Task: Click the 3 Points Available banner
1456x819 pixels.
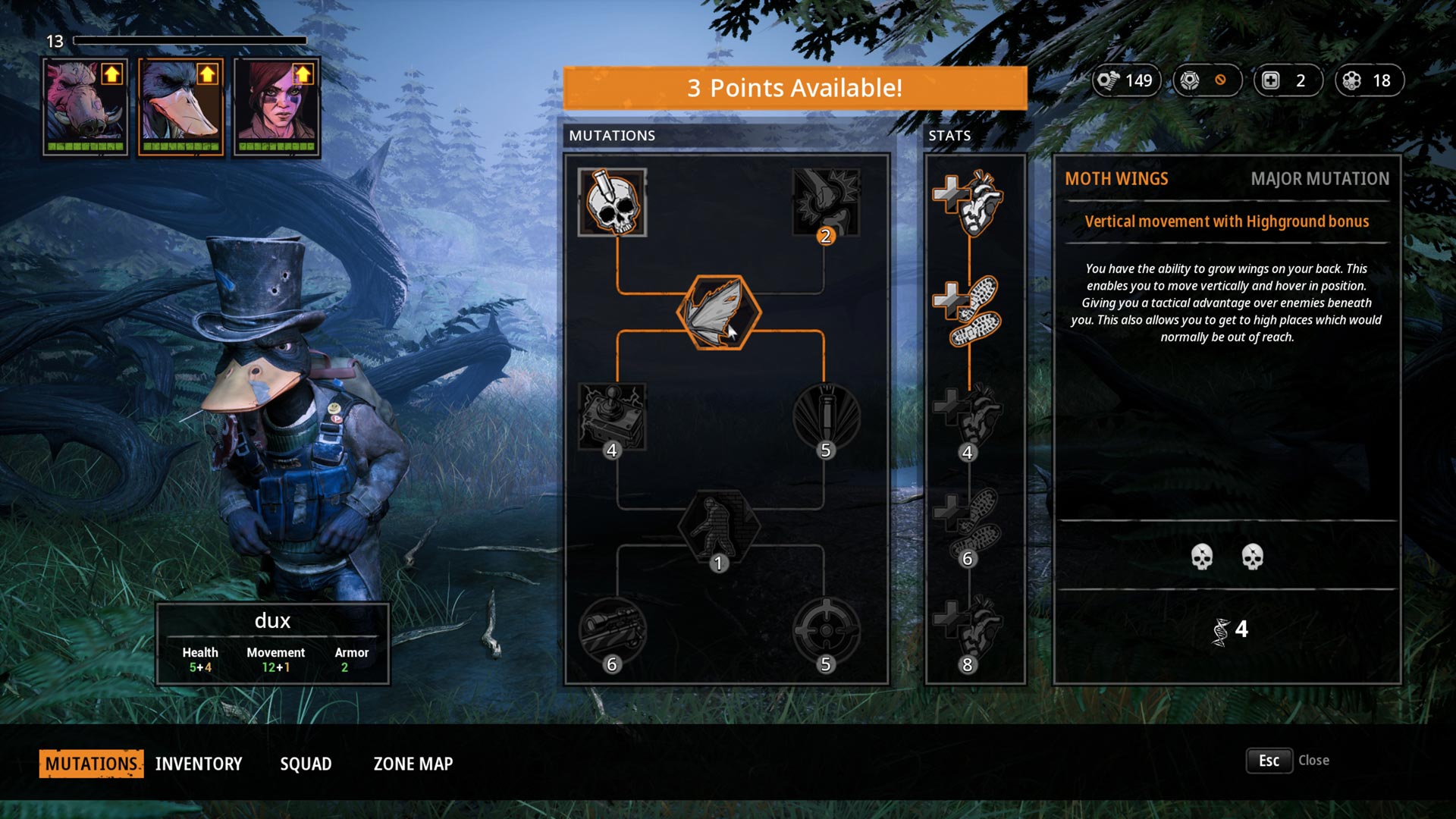Action: pos(793,87)
